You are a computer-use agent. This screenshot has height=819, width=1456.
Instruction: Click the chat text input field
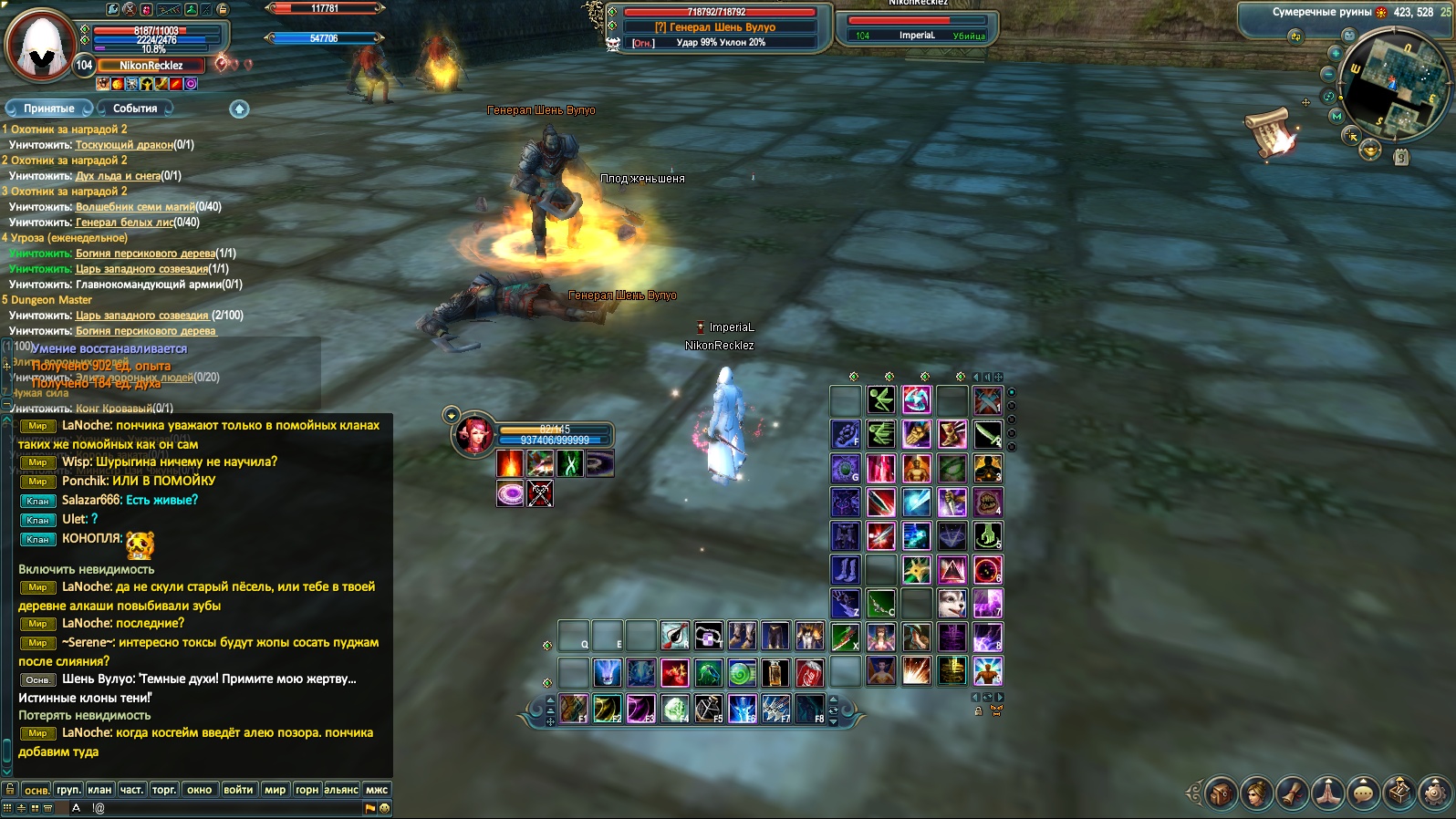[x=228, y=808]
